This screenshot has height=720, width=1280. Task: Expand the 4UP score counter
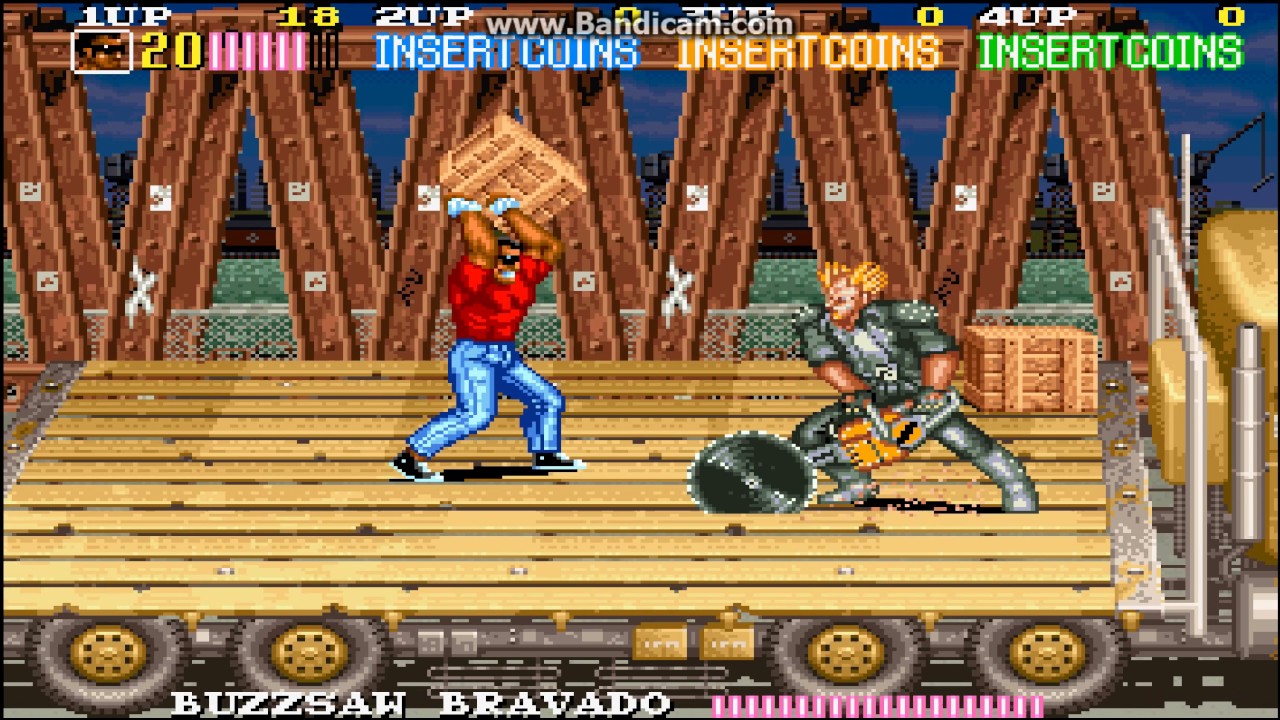point(1230,15)
